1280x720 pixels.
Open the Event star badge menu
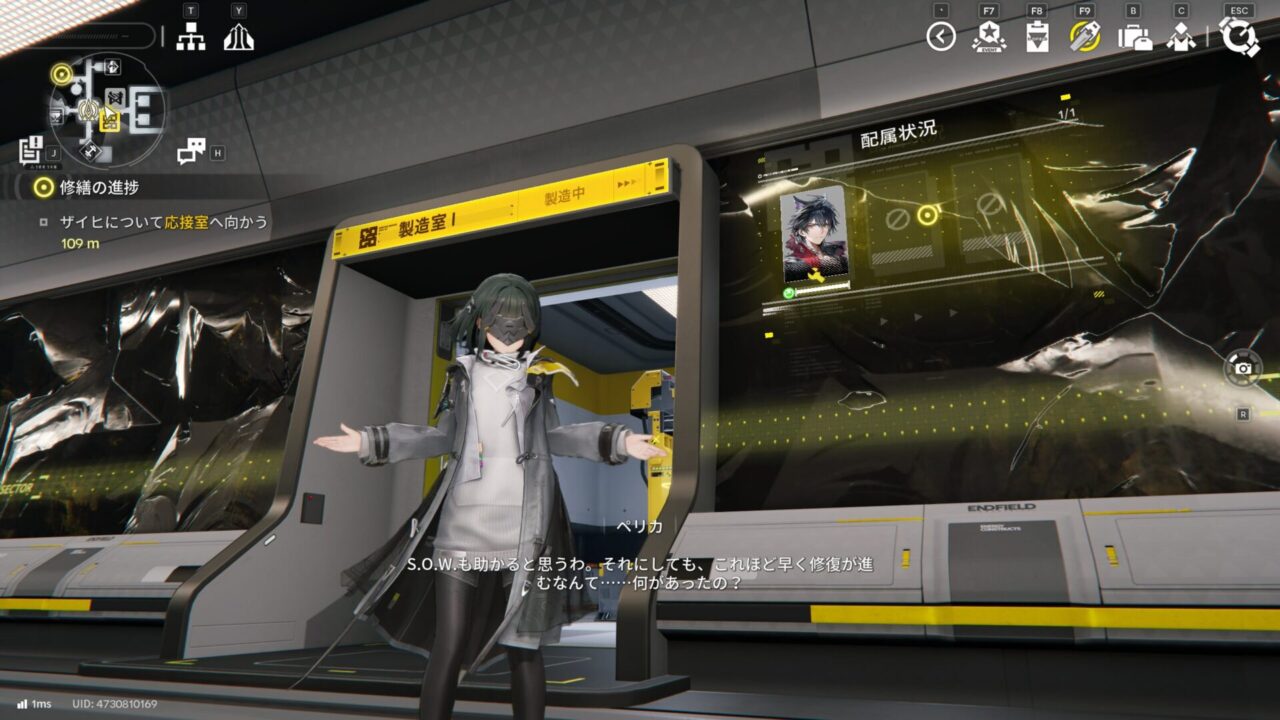[989, 37]
